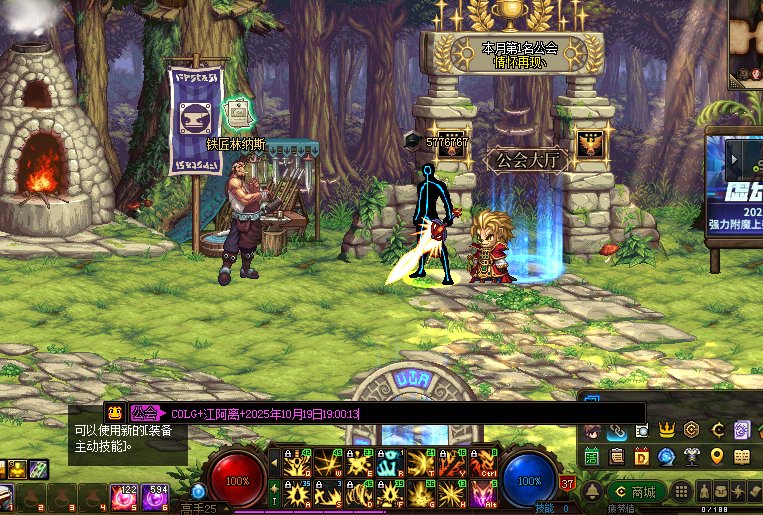Click the yellow smiley emoji chat button
The width and height of the screenshot is (763, 515).
[115, 413]
